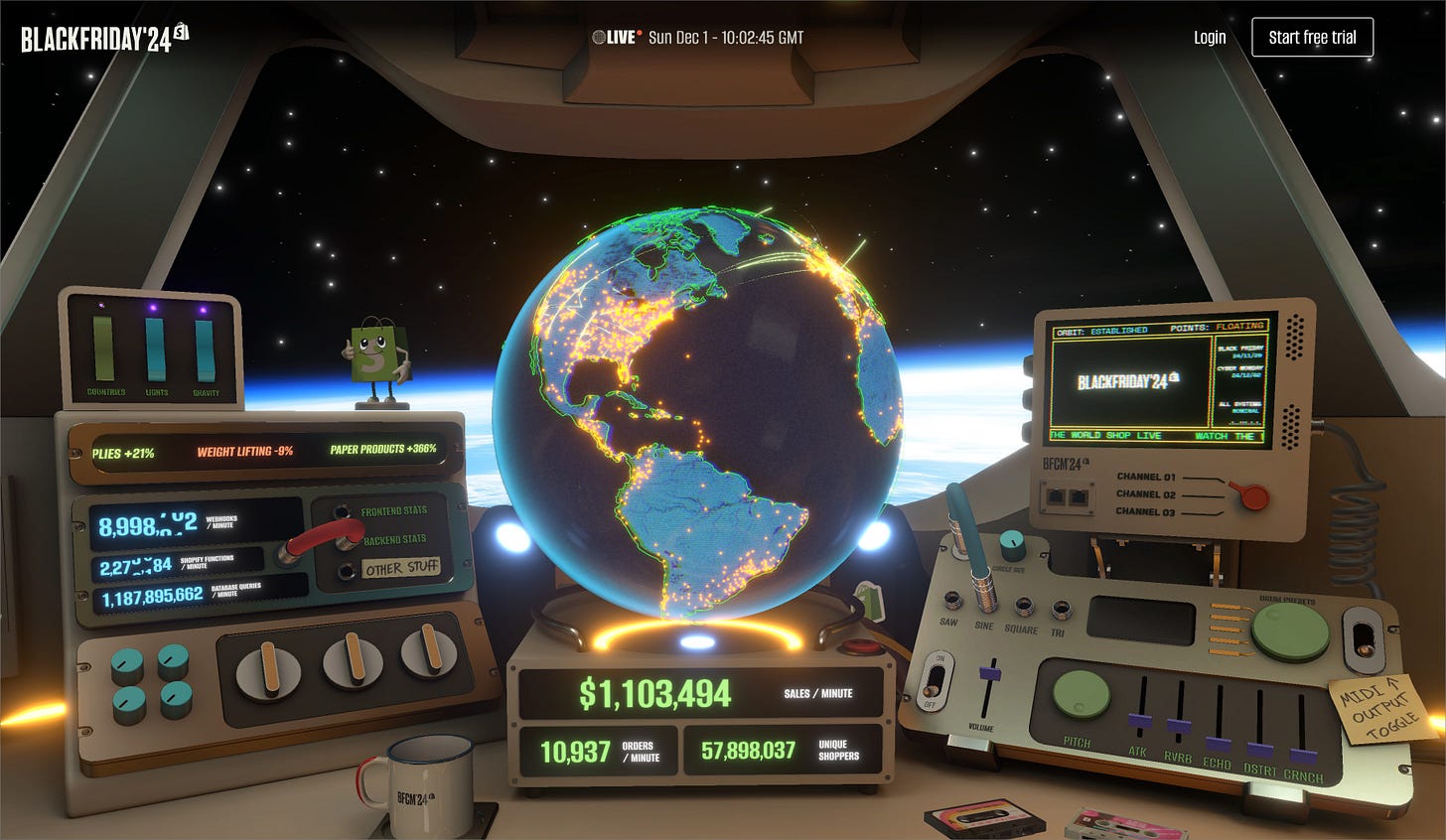Open the BLACKFRIDAY'24 logo link
This screenshot has height=840, width=1446.
[x=104, y=39]
